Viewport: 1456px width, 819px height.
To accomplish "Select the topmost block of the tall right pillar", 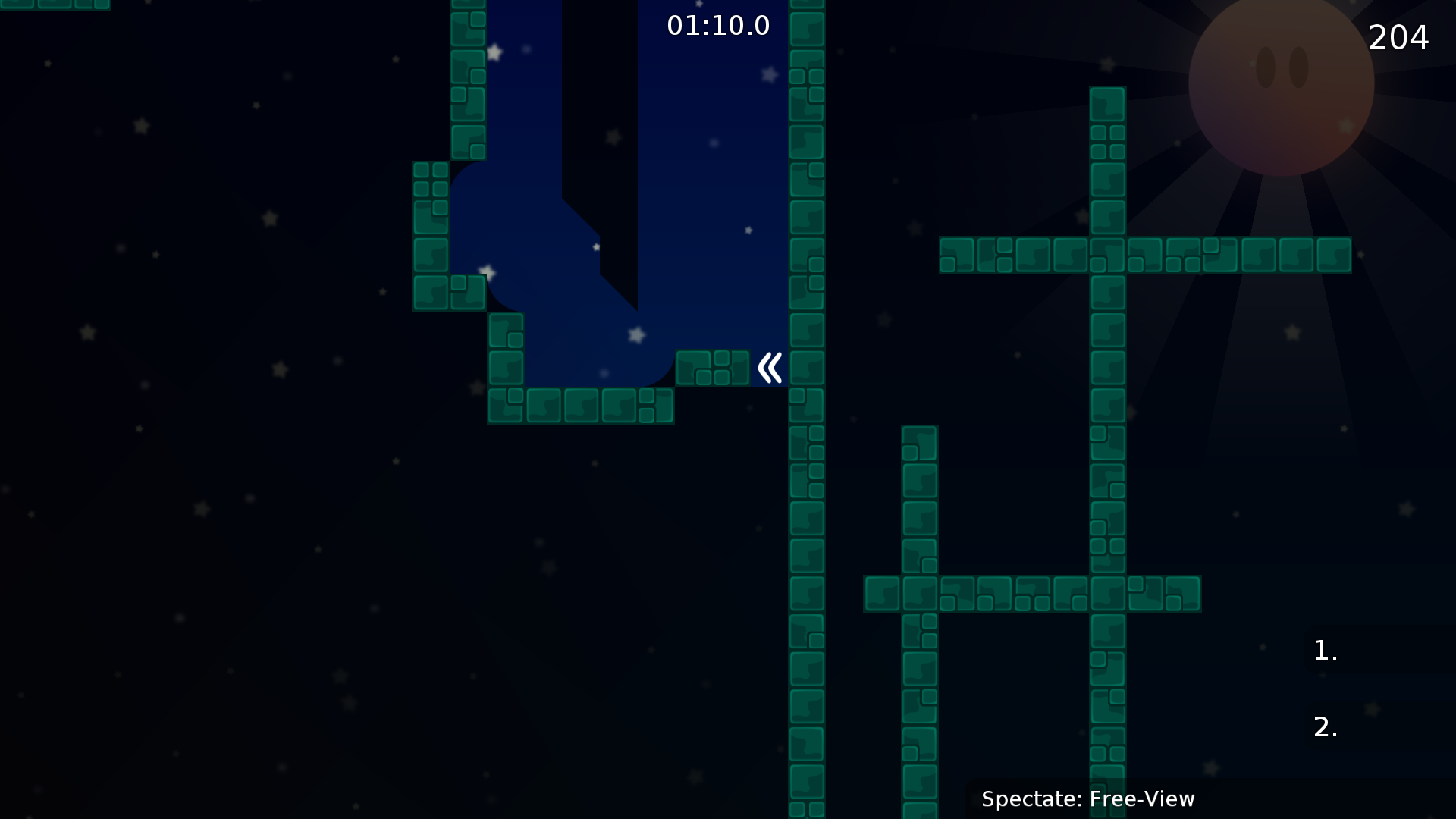I will (x=1107, y=105).
